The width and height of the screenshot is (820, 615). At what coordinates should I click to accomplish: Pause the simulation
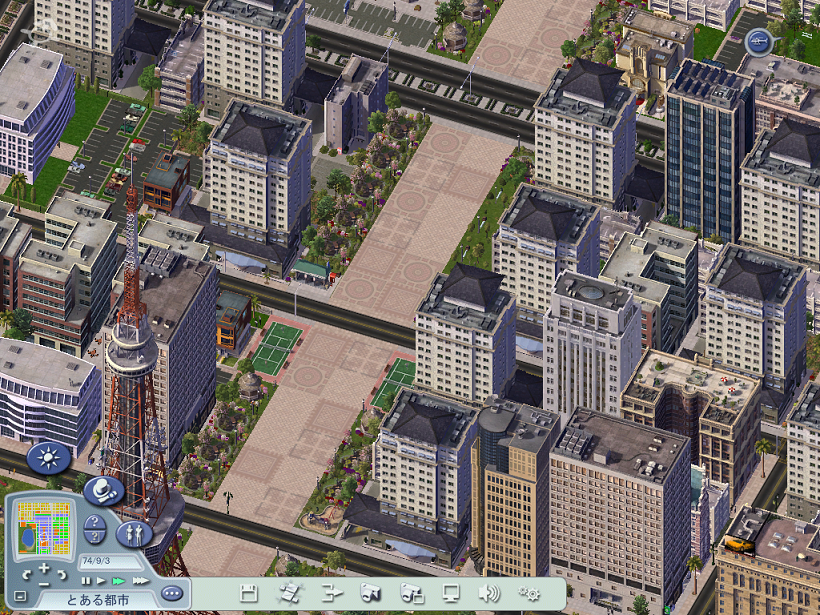86,580
